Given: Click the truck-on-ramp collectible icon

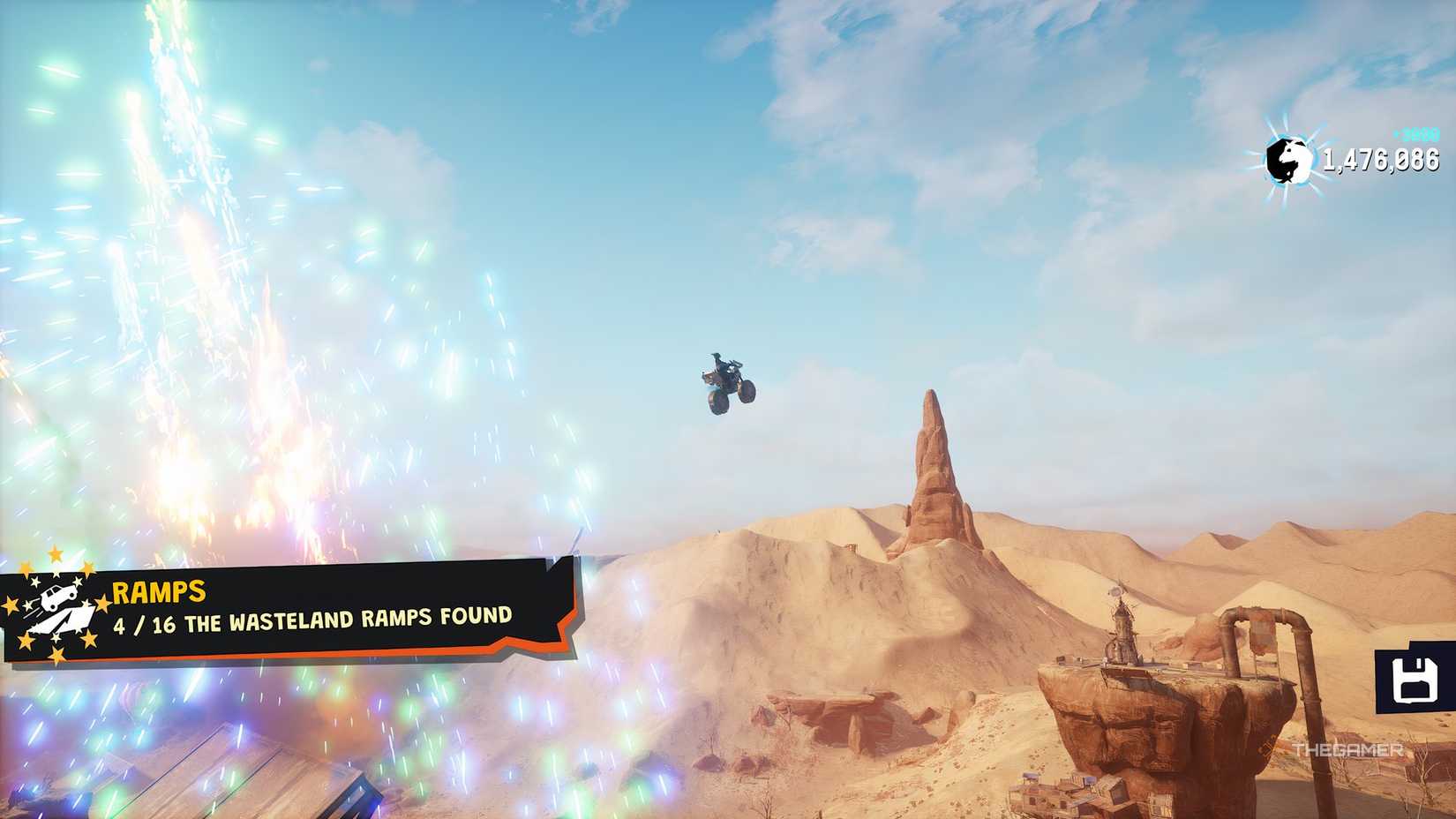Looking at the screenshot, I should [57, 600].
